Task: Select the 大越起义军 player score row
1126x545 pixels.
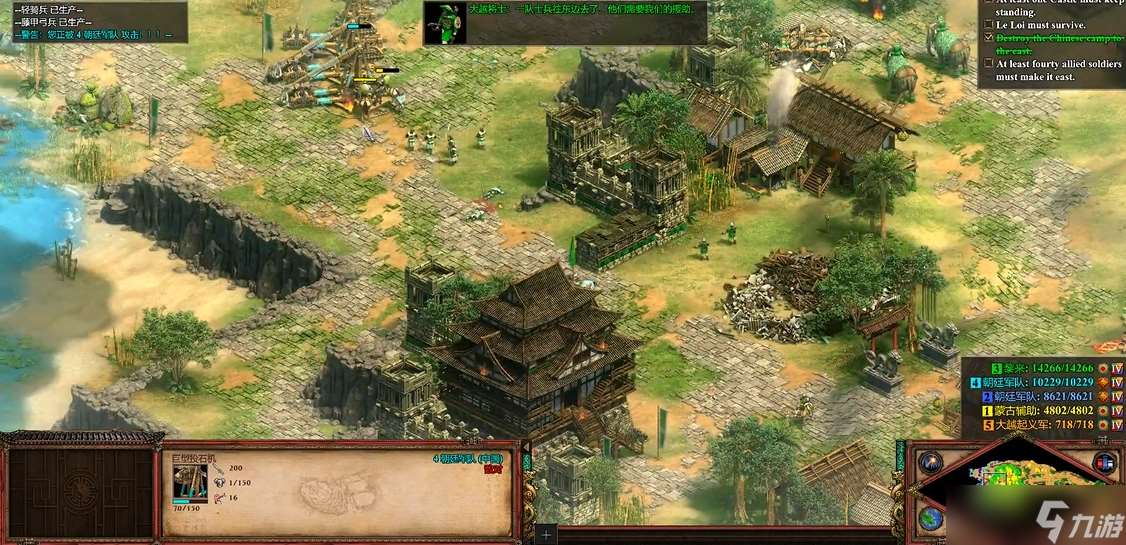Action: [x=1040, y=425]
